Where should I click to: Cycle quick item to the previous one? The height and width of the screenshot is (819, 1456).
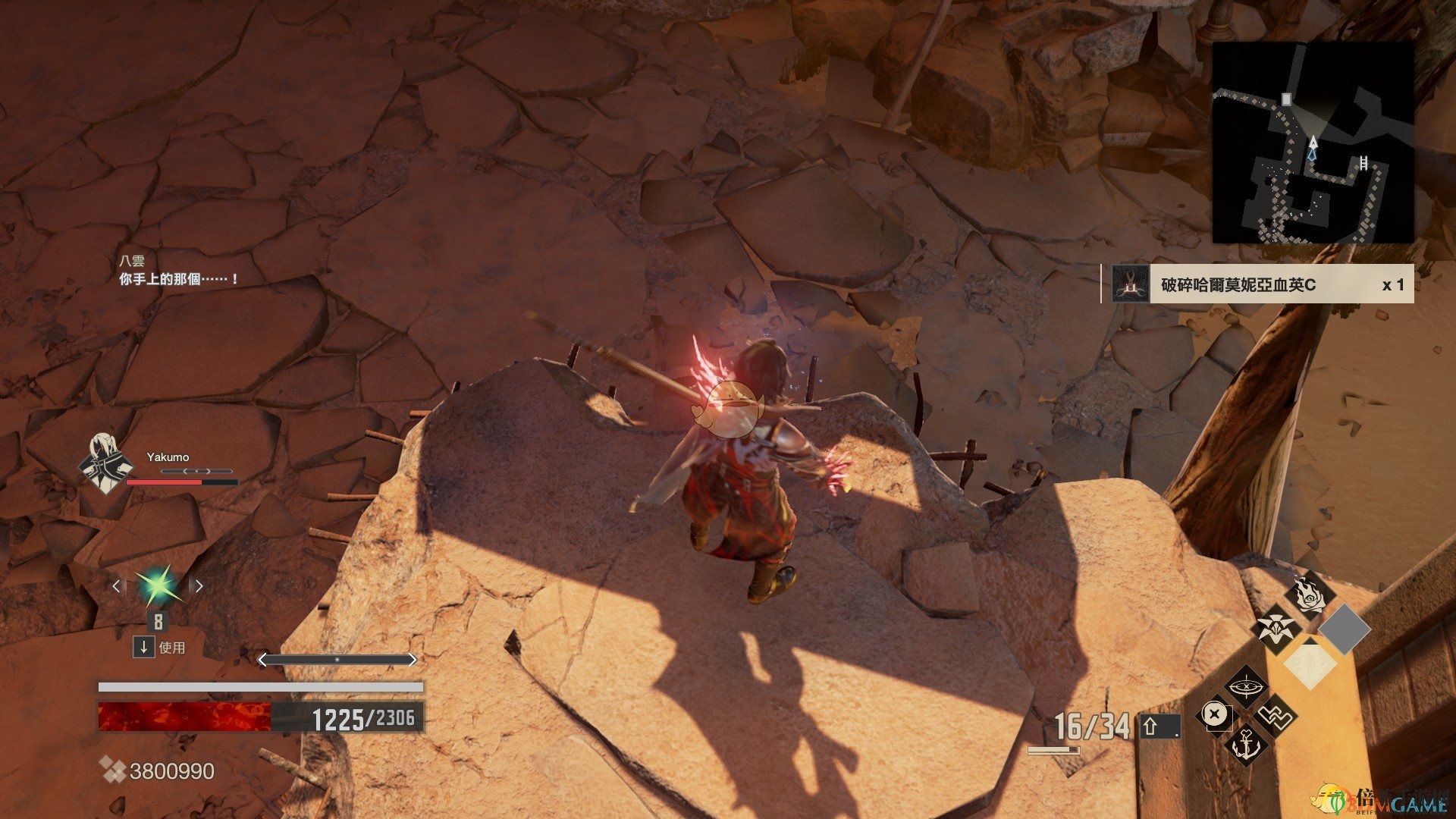click(116, 586)
